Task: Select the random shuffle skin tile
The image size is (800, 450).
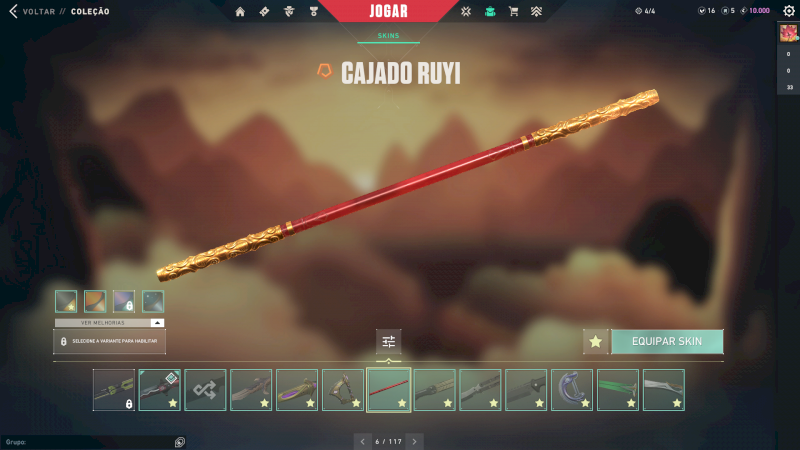Action: pos(205,390)
